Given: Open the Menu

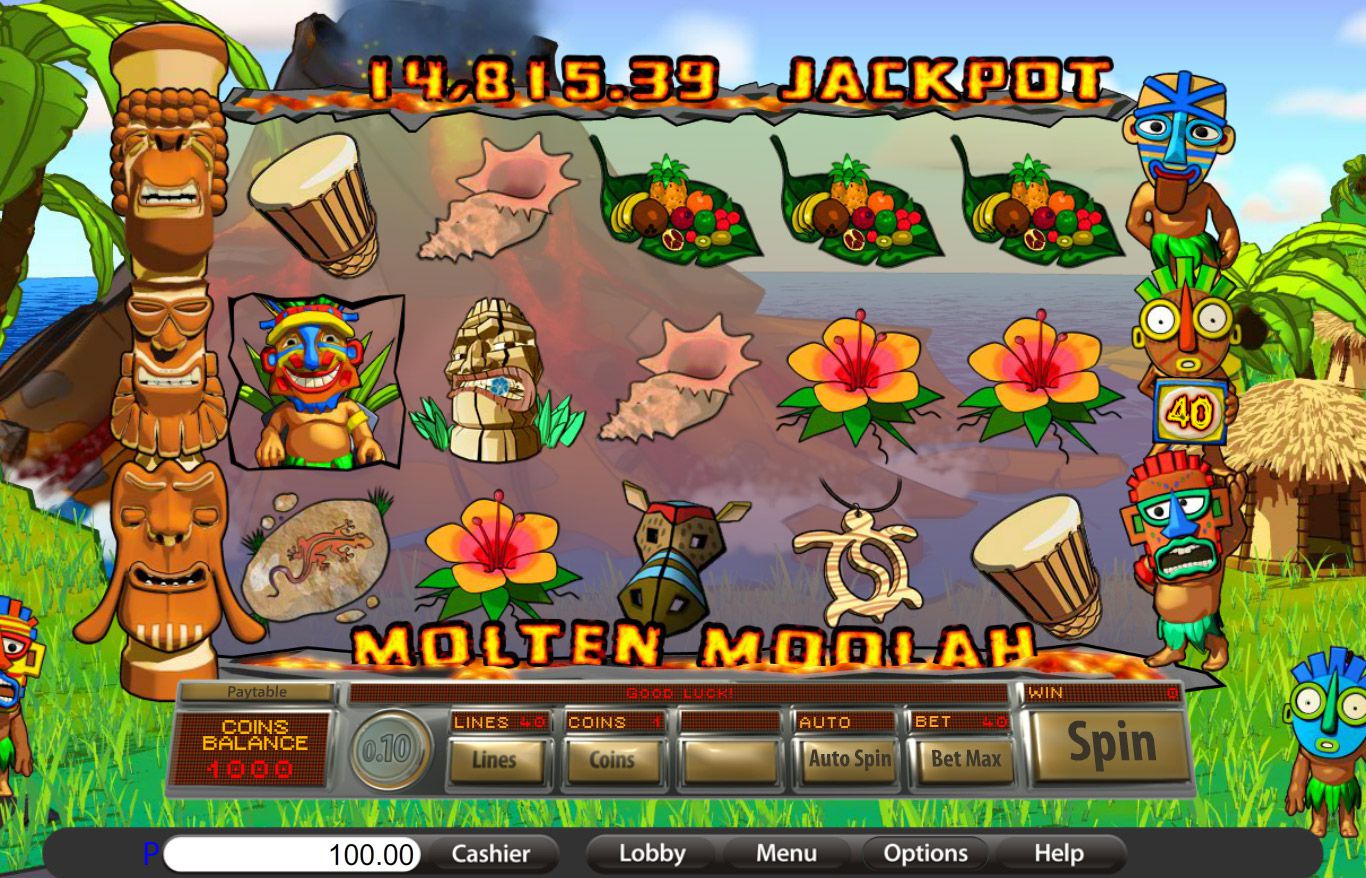Looking at the screenshot, I should (x=786, y=854).
